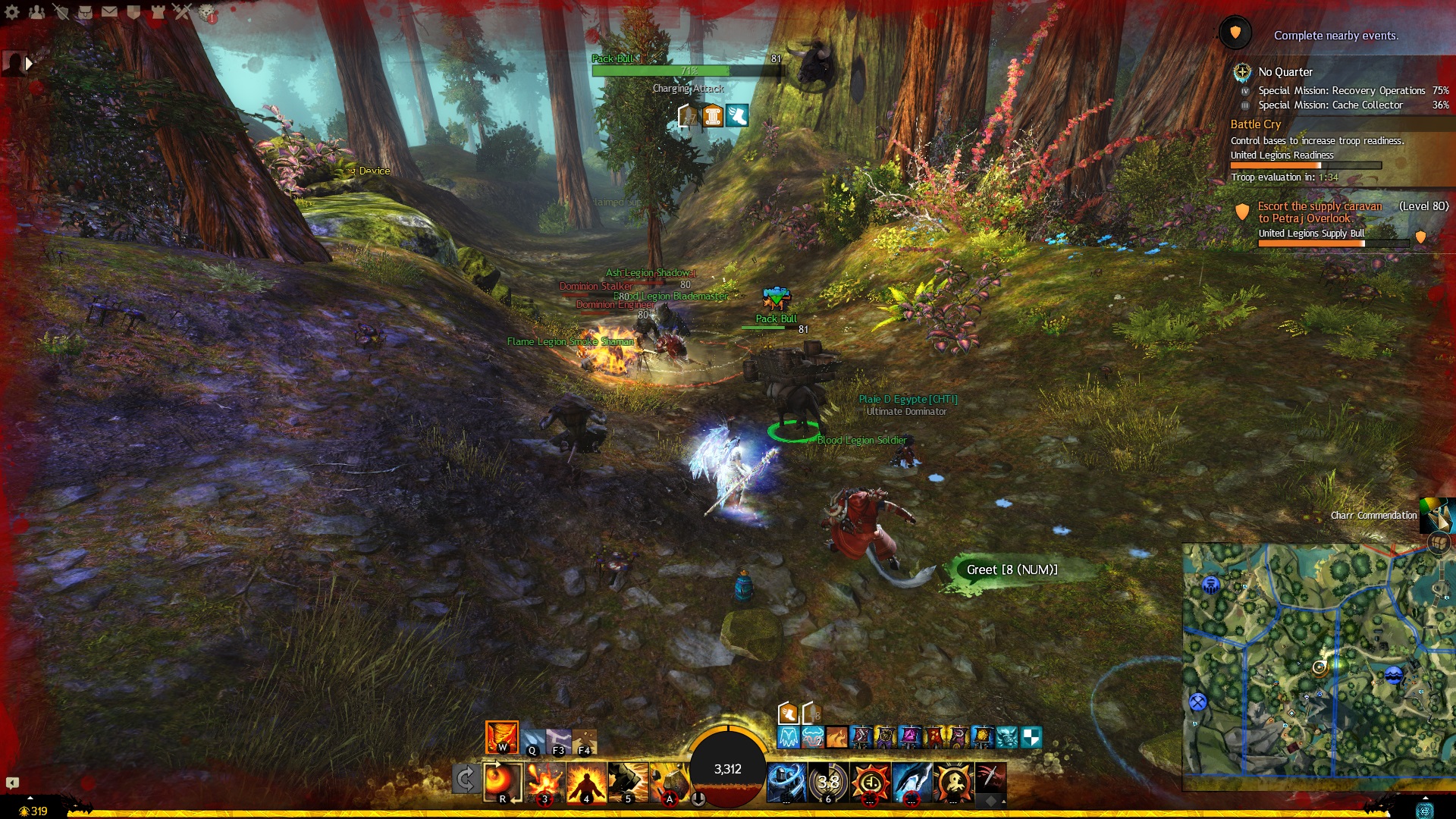Open the World vs World castle icon
The image size is (1456, 819).
[x=158, y=11]
